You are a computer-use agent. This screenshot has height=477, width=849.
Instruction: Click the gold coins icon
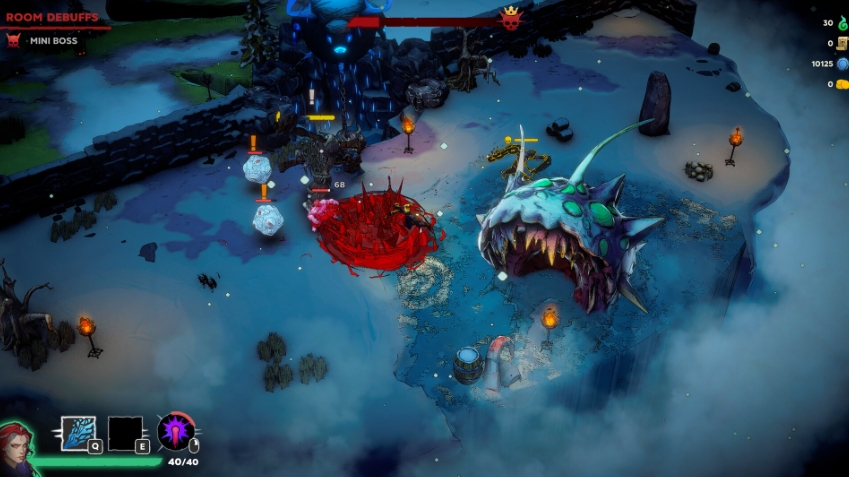[x=842, y=85]
